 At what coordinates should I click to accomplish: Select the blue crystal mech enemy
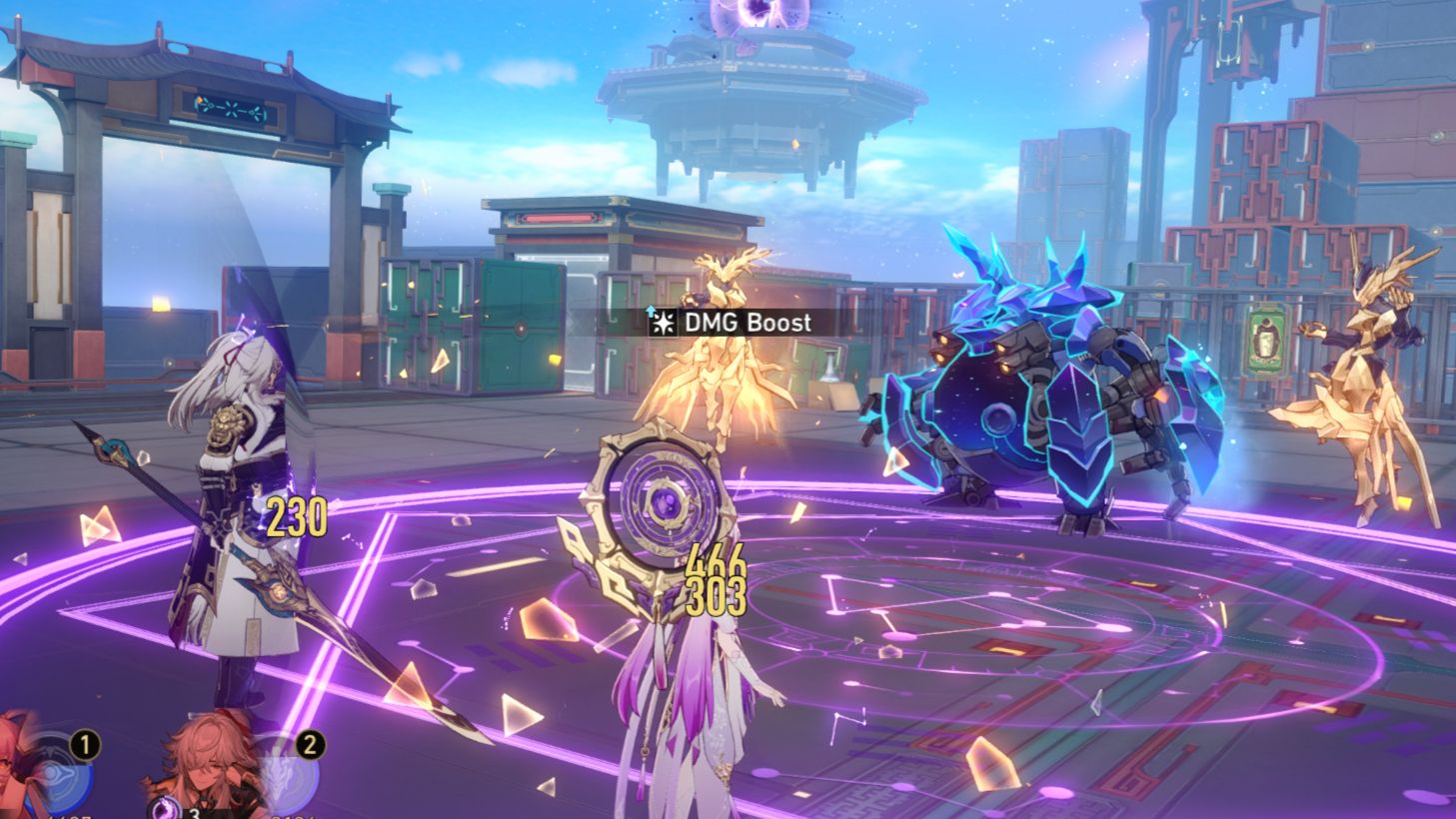click(x=1049, y=400)
